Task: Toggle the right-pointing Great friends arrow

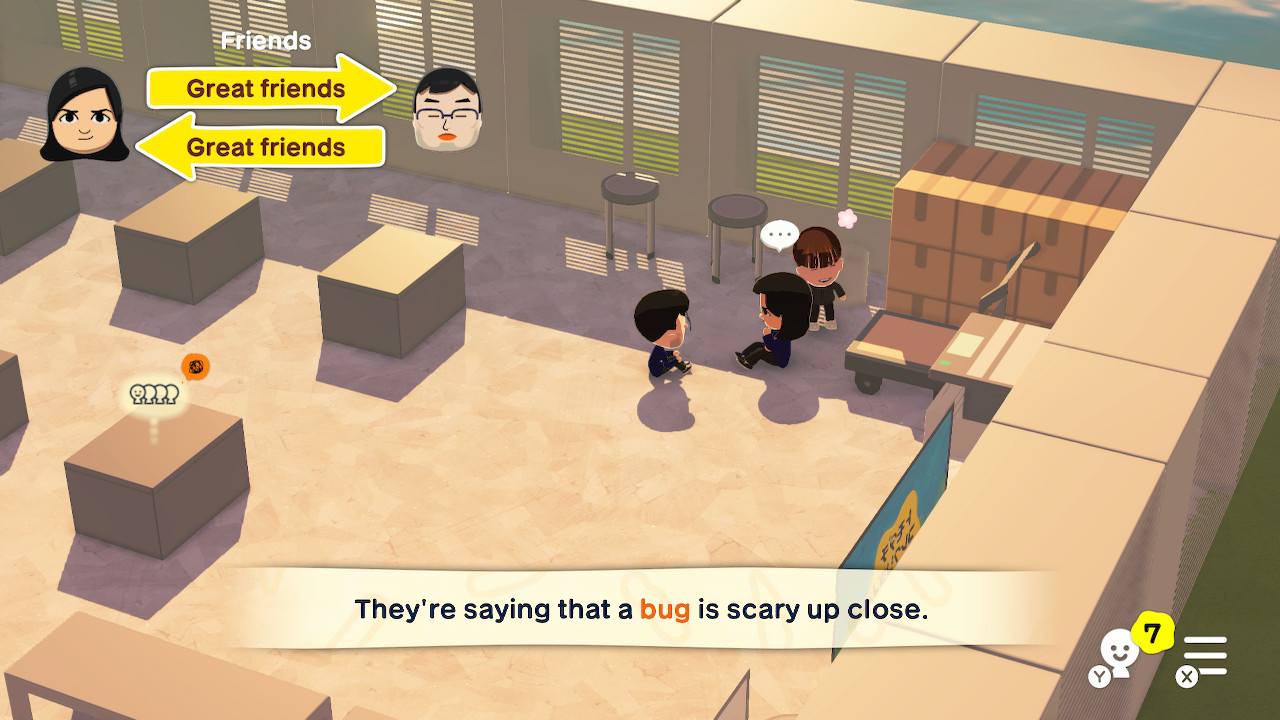Action: click(x=265, y=89)
